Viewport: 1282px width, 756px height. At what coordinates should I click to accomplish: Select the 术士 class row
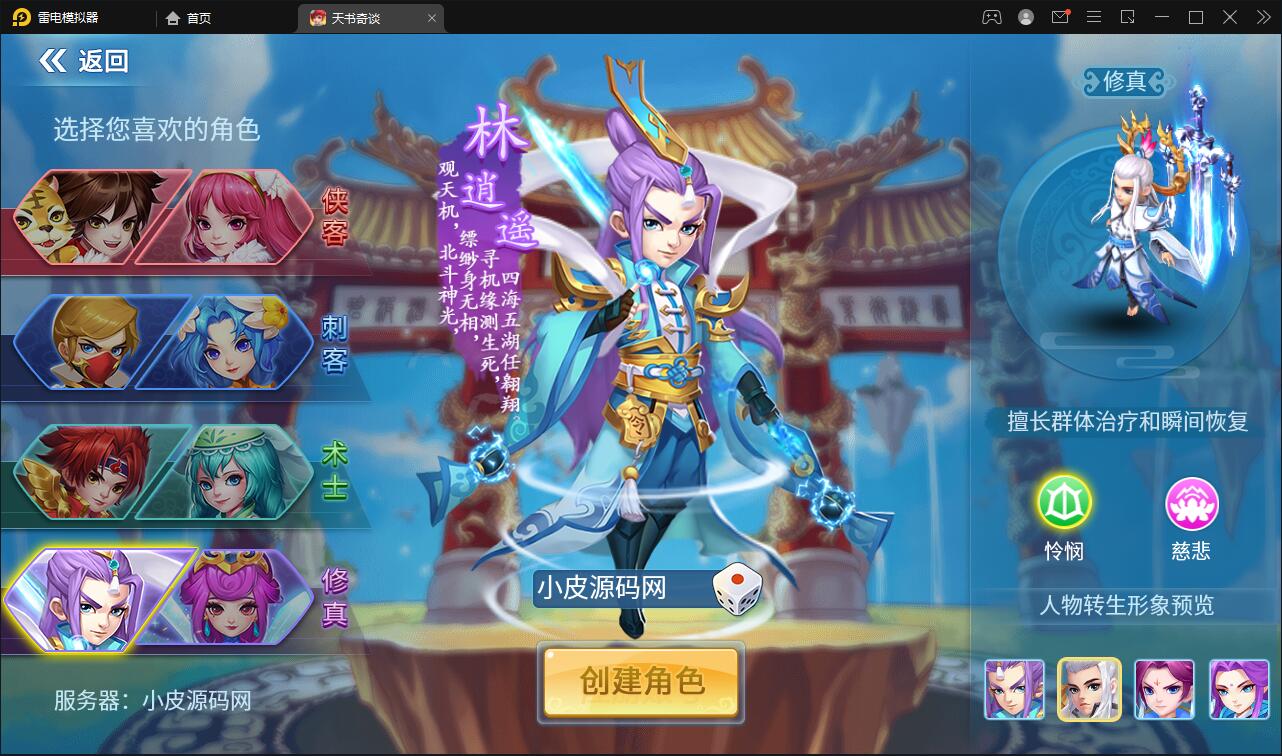coord(160,470)
